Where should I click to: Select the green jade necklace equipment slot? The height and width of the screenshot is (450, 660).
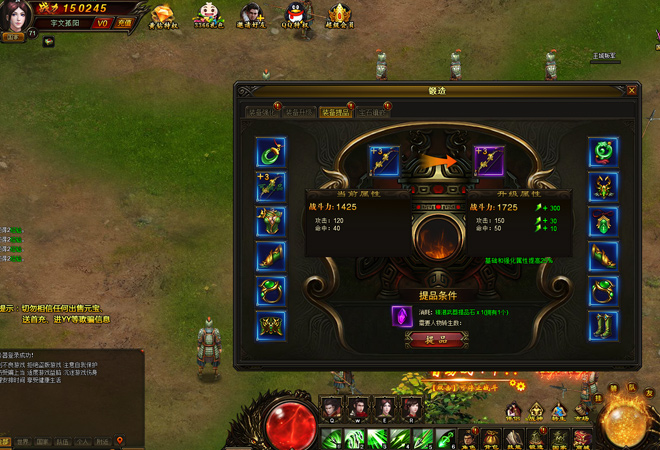[x=271, y=153]
